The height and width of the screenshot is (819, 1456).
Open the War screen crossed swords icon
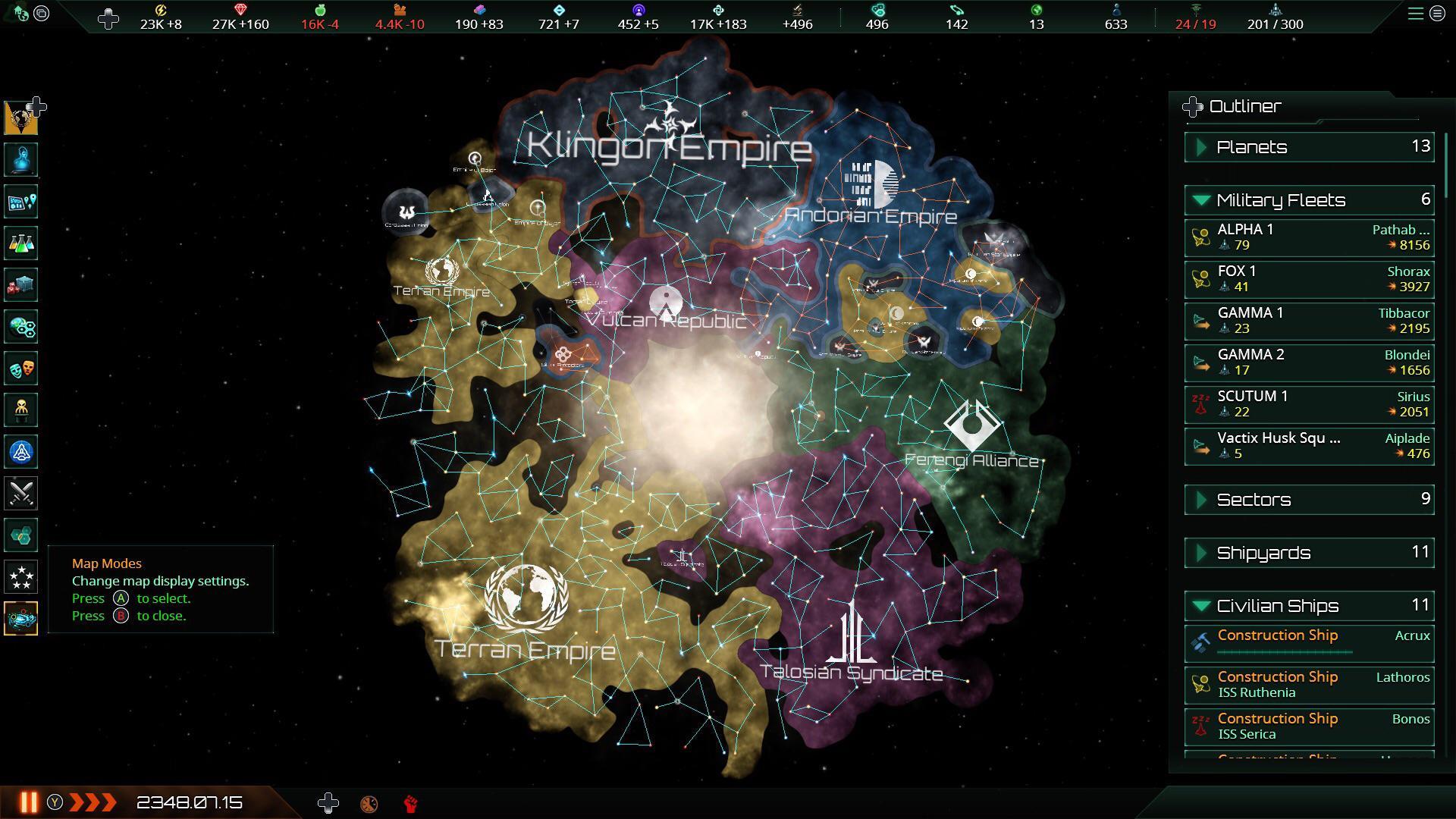tap(20, 493)
